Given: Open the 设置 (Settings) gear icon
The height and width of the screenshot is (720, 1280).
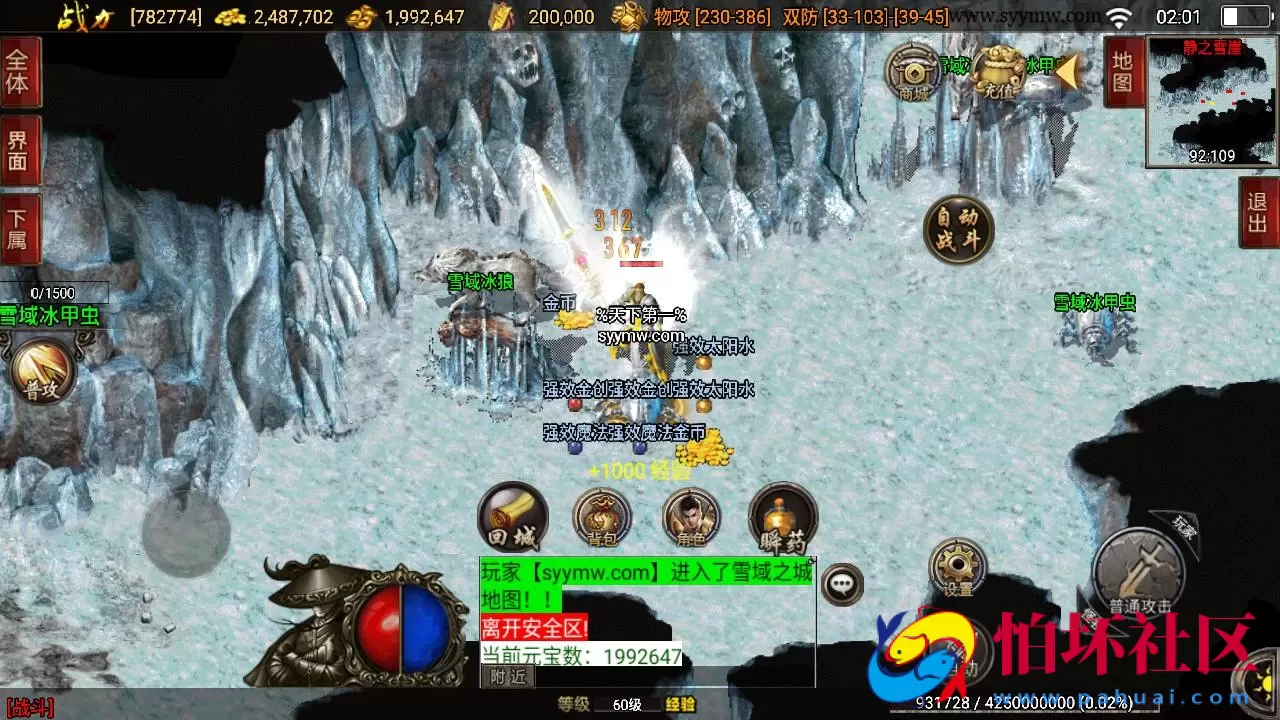Looking at the screenshot, I should [x=957, y=567].
